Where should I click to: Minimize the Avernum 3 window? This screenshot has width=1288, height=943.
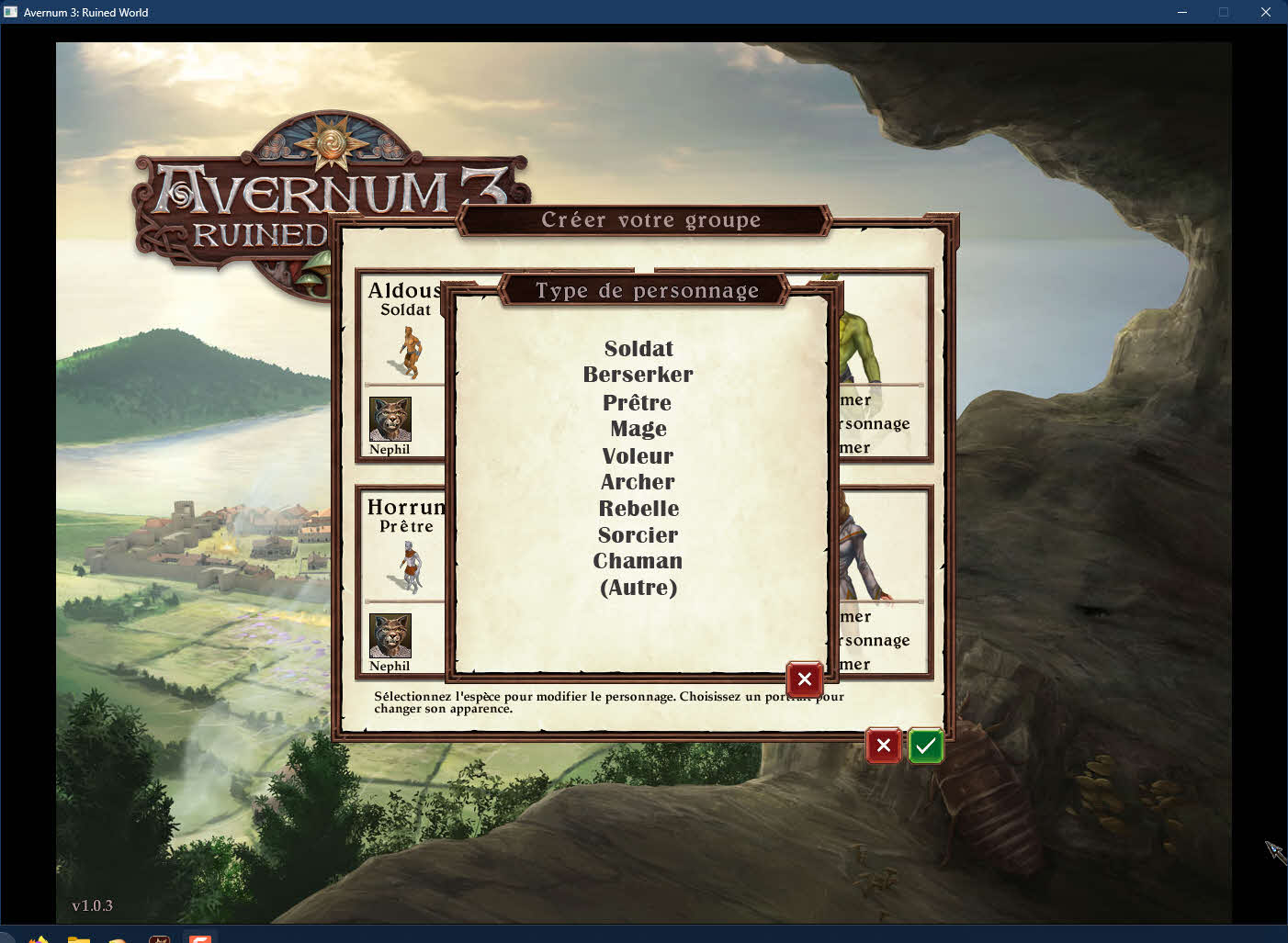pyautogui.click(x=1182, y=12)
